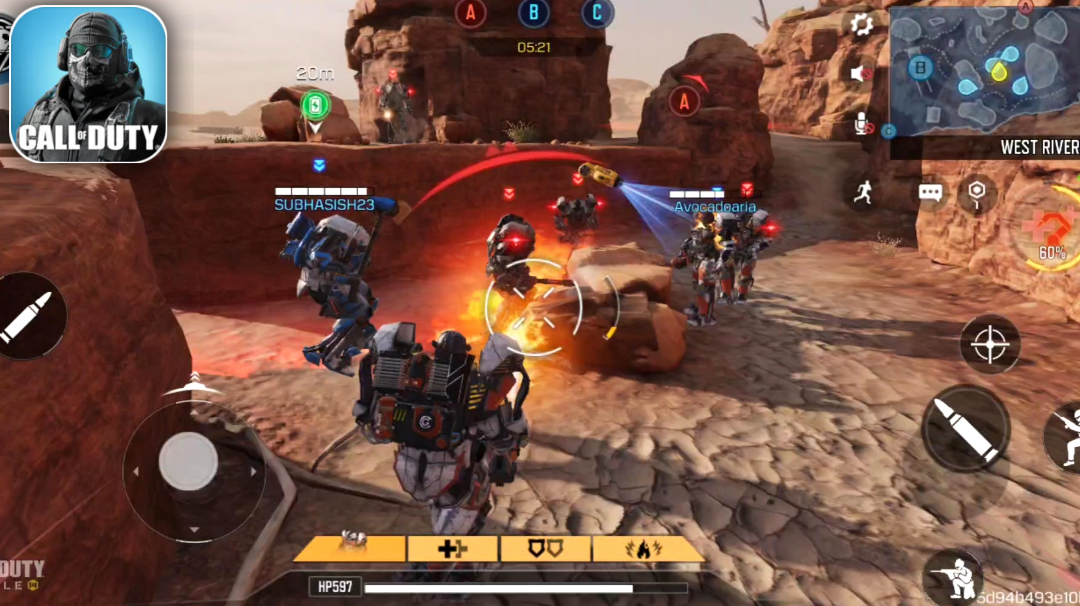Tap the crosshair aim button

[990, 345]
